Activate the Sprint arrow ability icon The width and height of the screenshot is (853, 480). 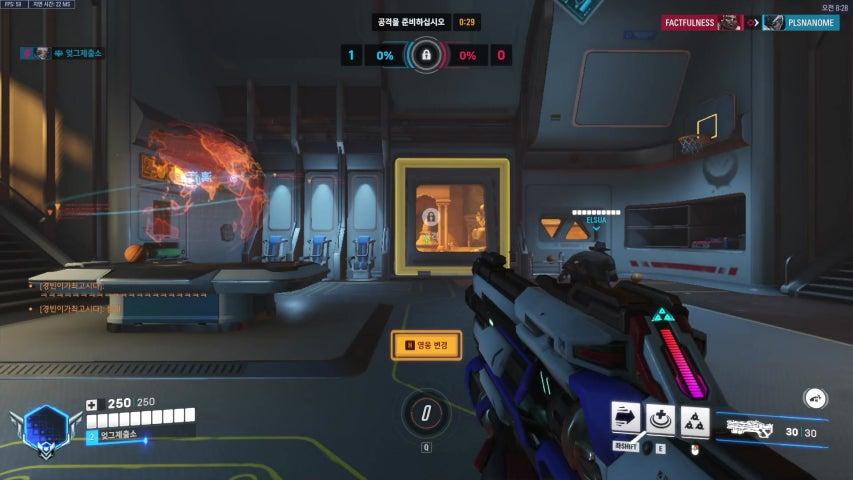tap(626, 420)
